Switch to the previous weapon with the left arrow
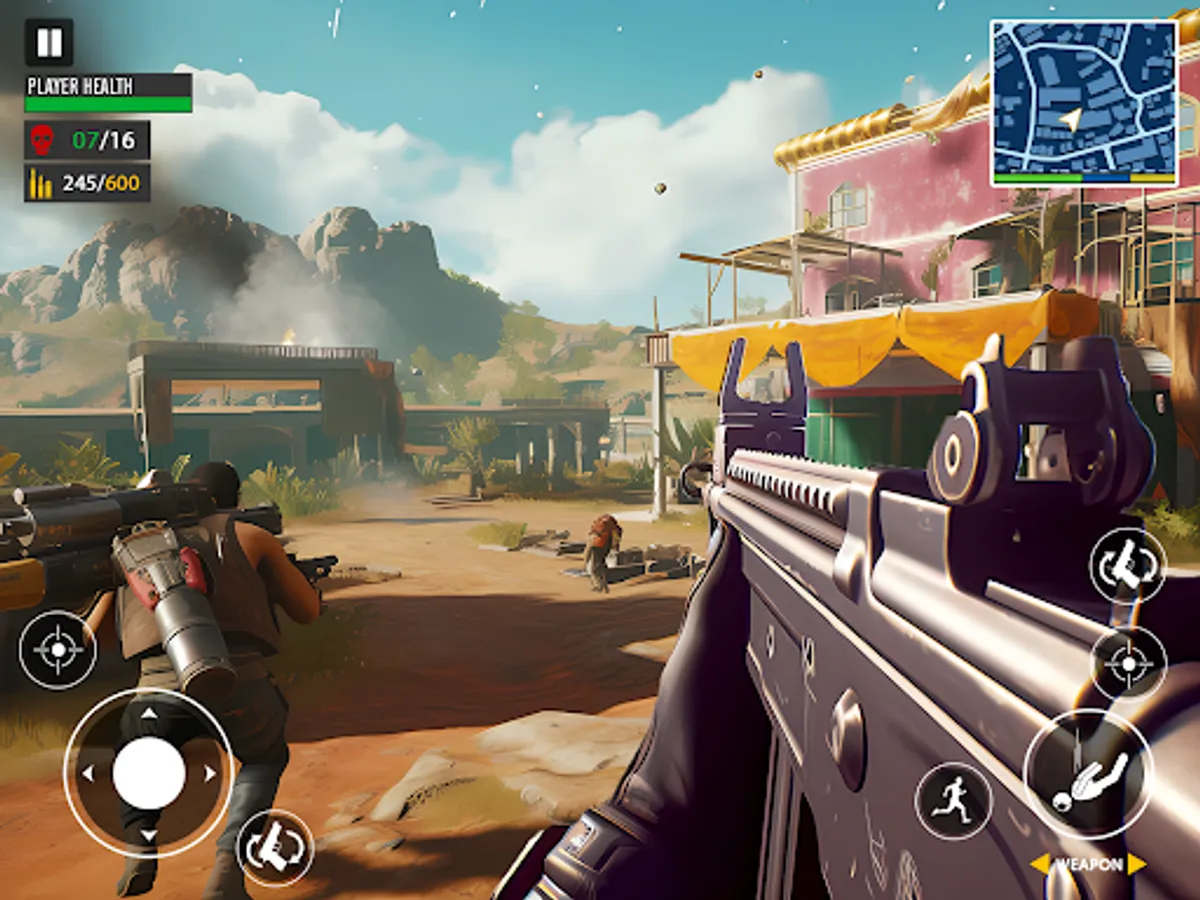Image resolution: width=1200 pixels, height=900 pixels. [x=1040, y=864]
